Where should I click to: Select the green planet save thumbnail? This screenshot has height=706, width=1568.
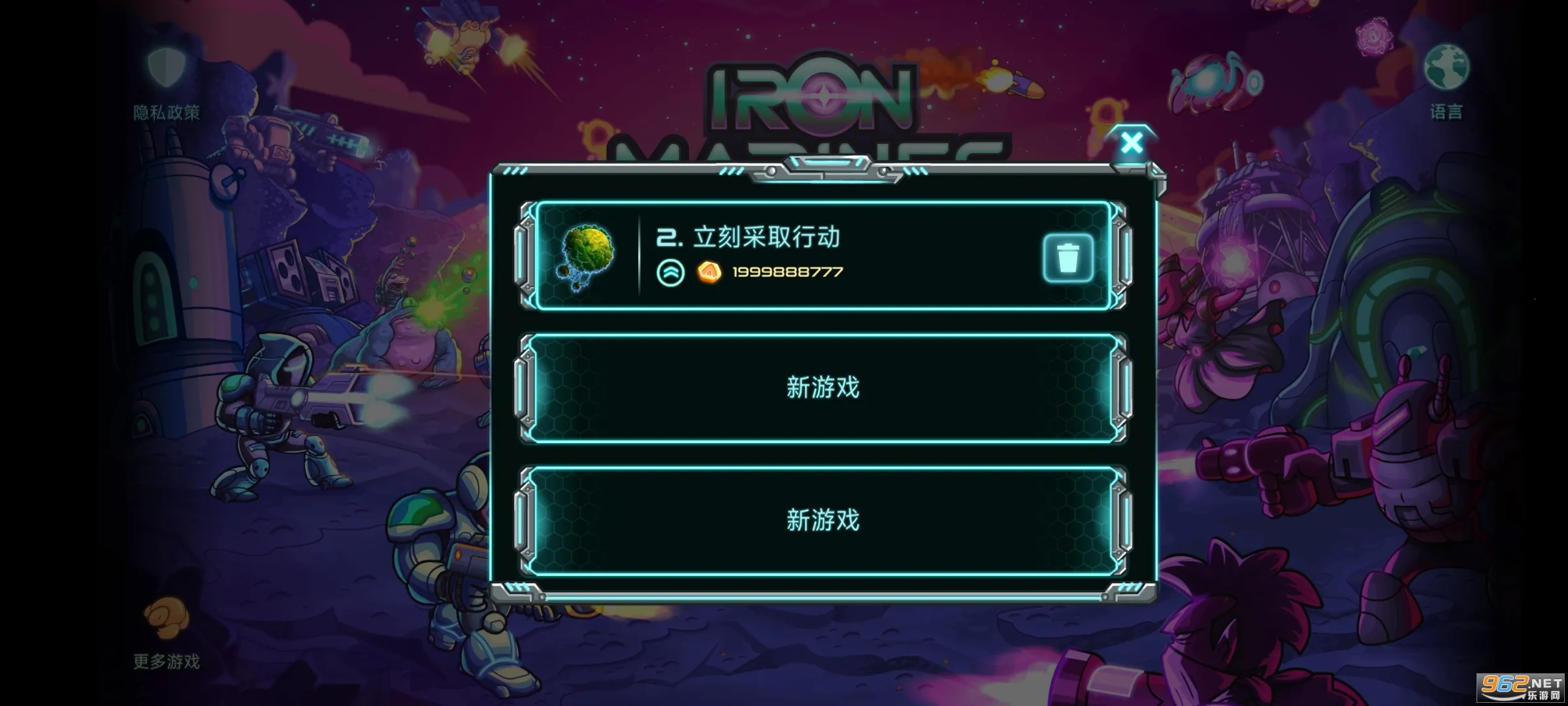click(x=587, y=258)
